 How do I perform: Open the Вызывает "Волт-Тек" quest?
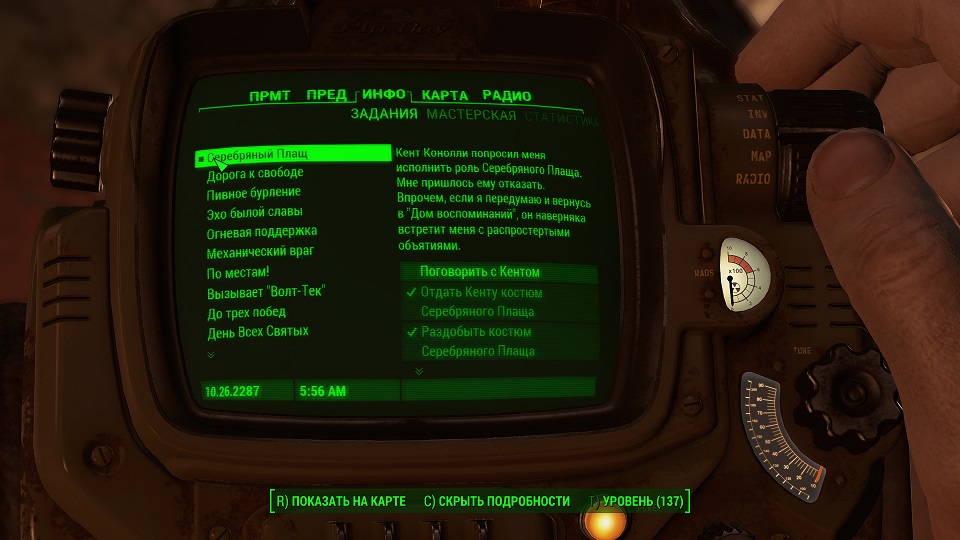266,291
